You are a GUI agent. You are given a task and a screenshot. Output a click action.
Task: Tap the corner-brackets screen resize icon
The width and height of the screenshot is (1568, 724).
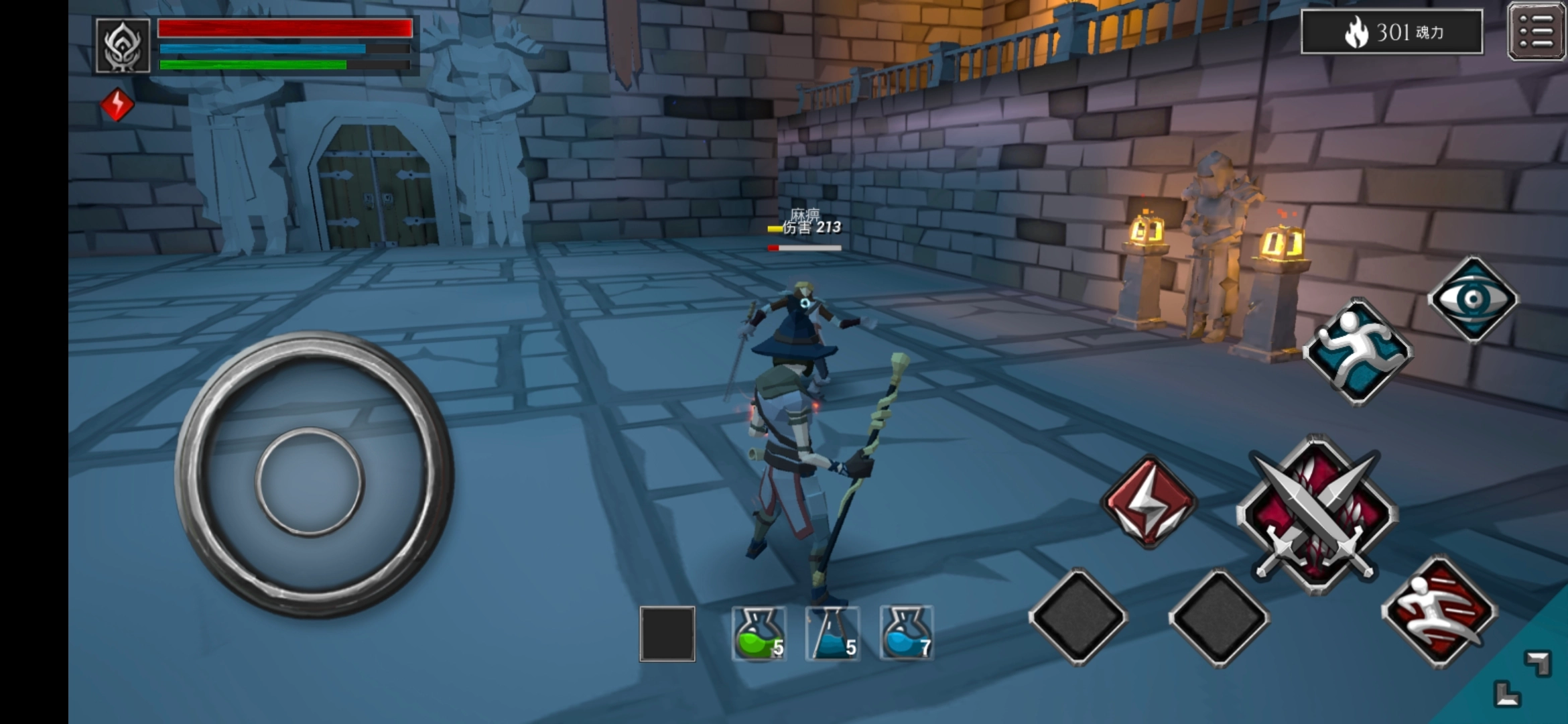[1522, 678]
